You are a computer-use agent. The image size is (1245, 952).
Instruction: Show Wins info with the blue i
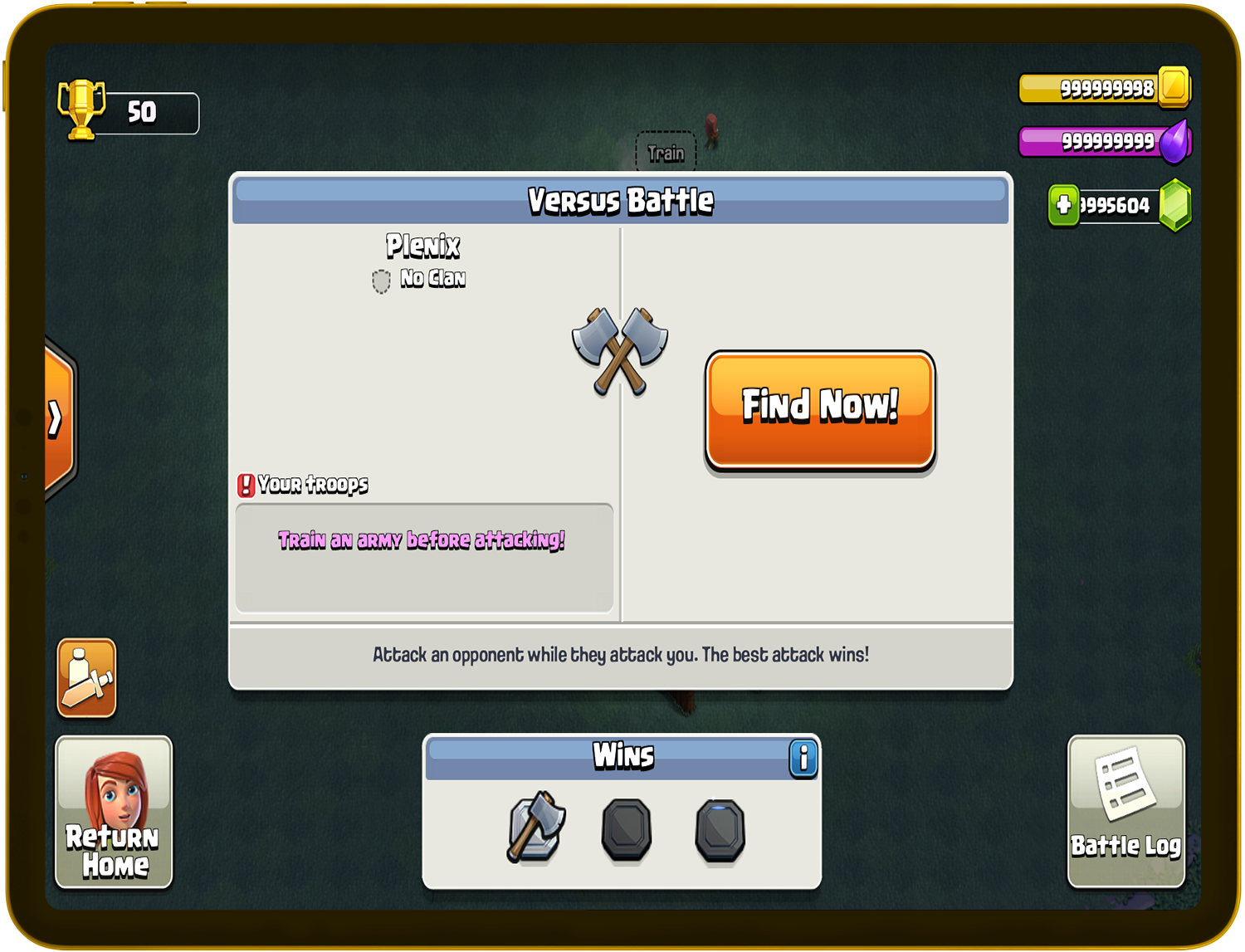(x=803, y=759)
